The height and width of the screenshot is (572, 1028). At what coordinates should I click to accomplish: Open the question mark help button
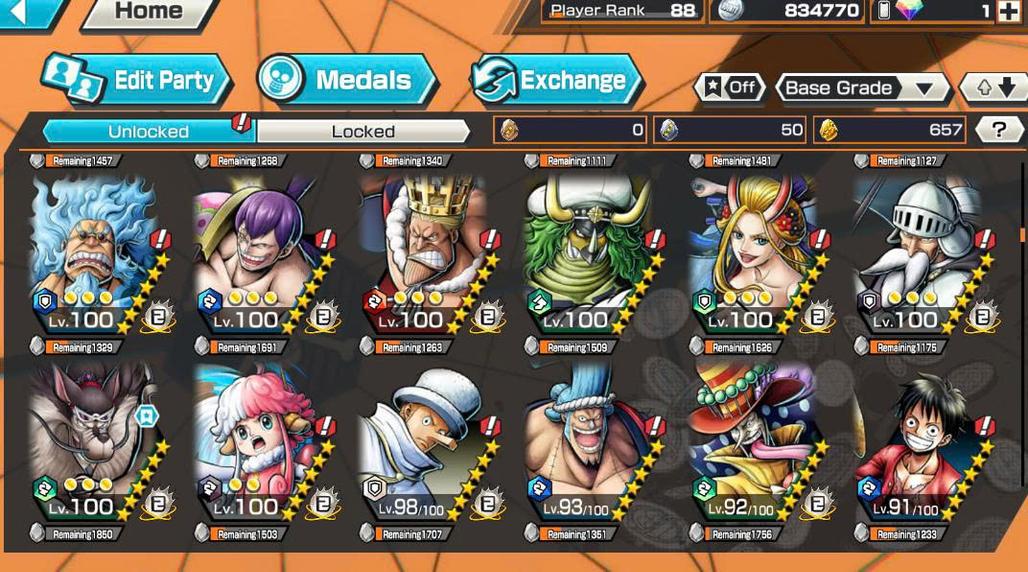998,129
